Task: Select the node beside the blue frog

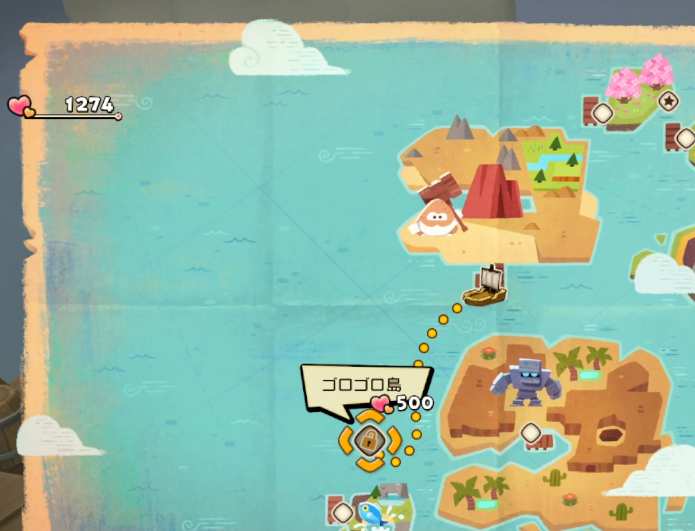Action: click(x=342, y=512)
